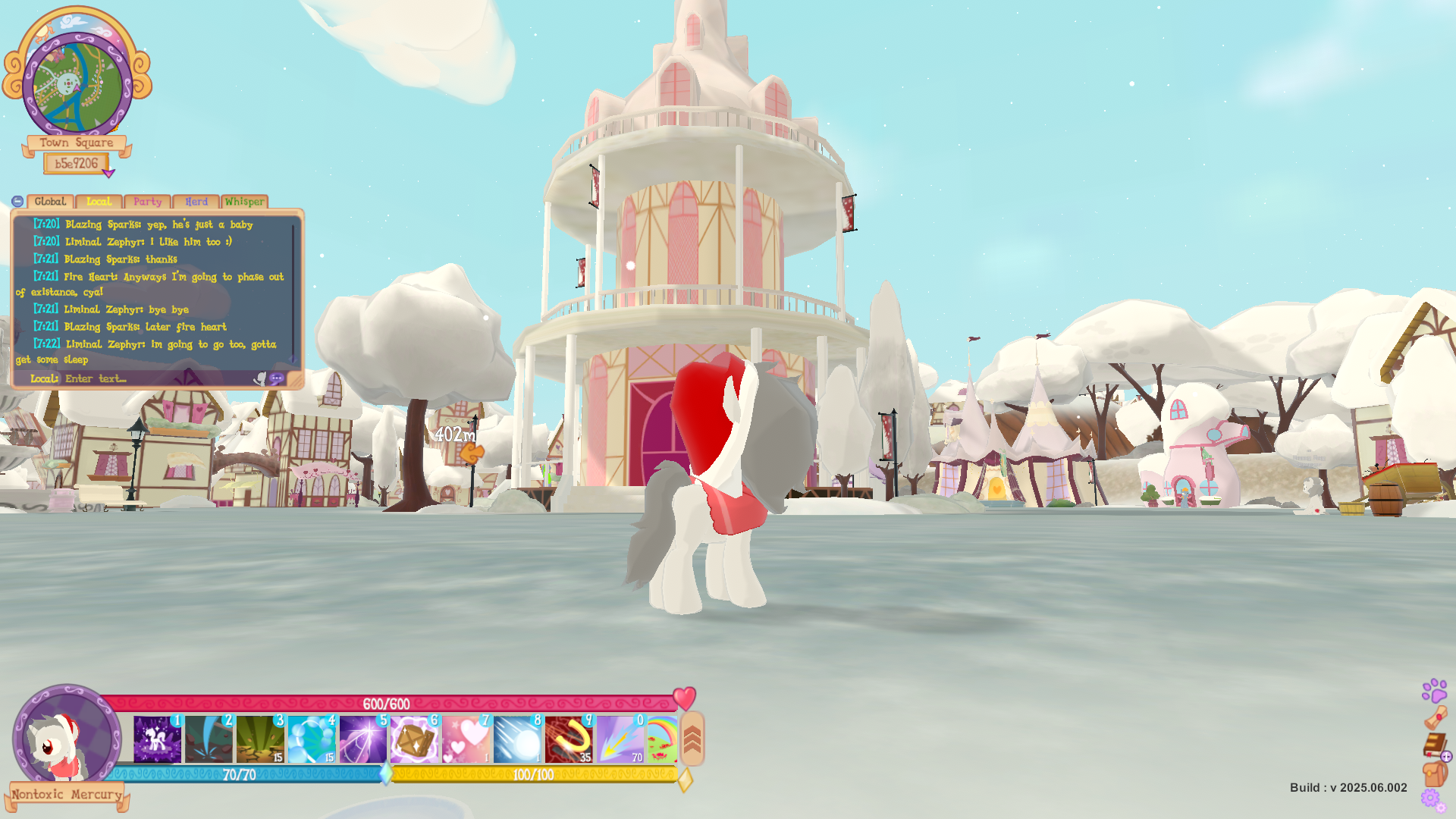Screen dimensions: 1456x819
Task: Open the Town Square minimap
Action: tap(77, 85)
